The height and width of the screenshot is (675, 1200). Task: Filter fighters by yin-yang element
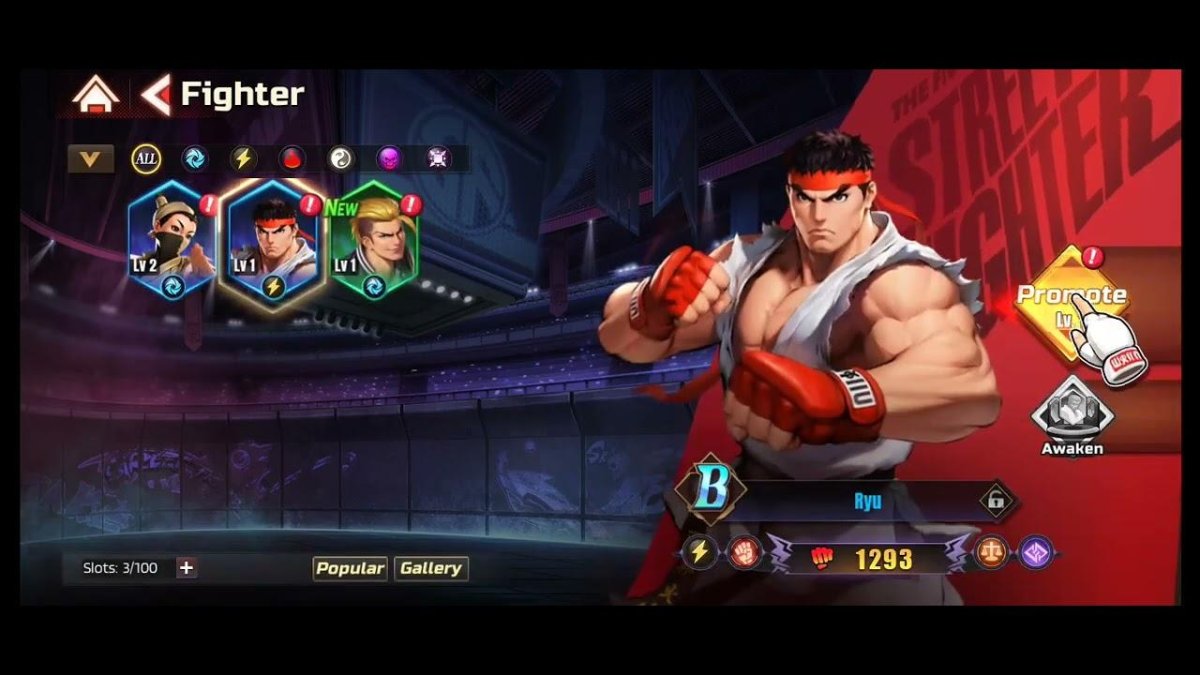click(x=341, y=158)
